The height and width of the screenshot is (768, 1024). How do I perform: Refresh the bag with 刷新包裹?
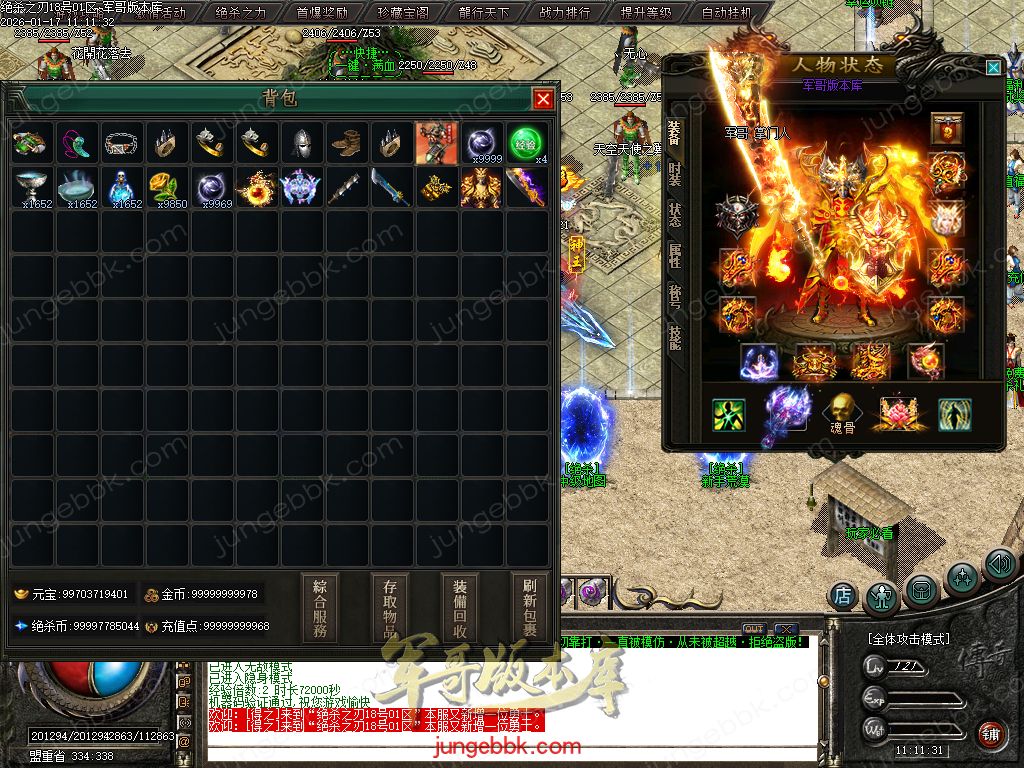pos(530,607)
